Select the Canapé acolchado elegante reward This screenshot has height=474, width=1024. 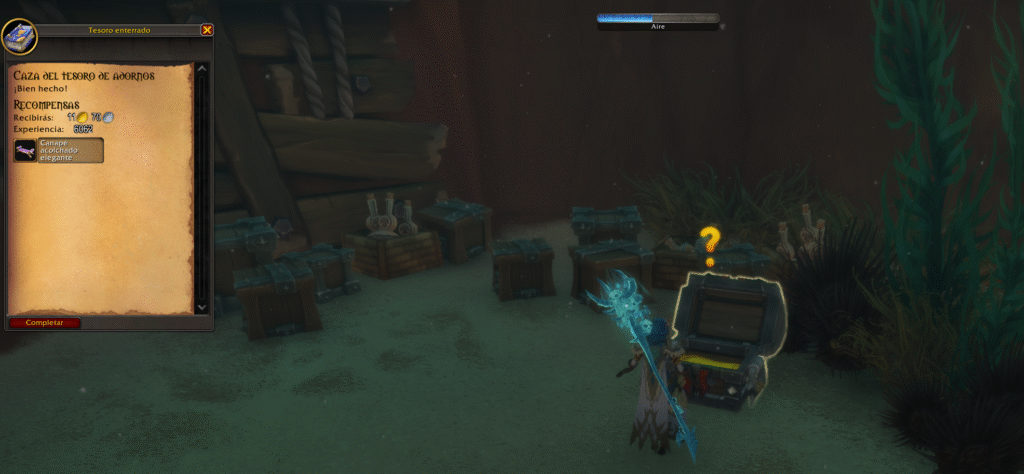pos(58,150)
